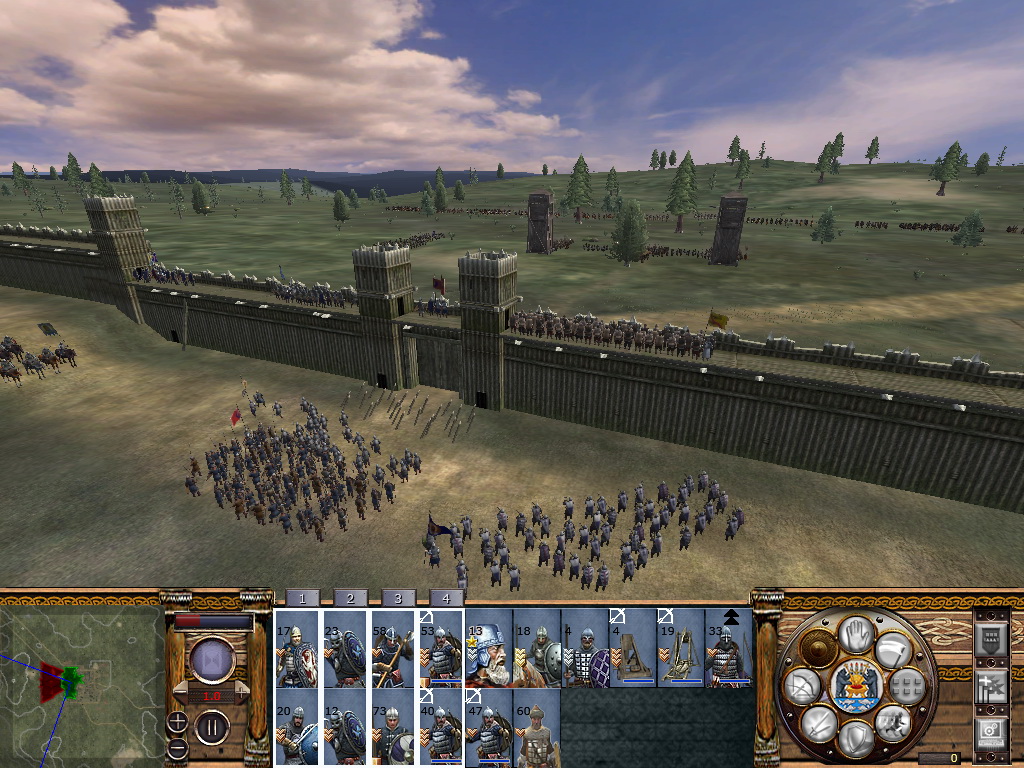The height and width of the screenshot is (768, 1024).
Task: Zoom out the minimap
Action: 176,747
